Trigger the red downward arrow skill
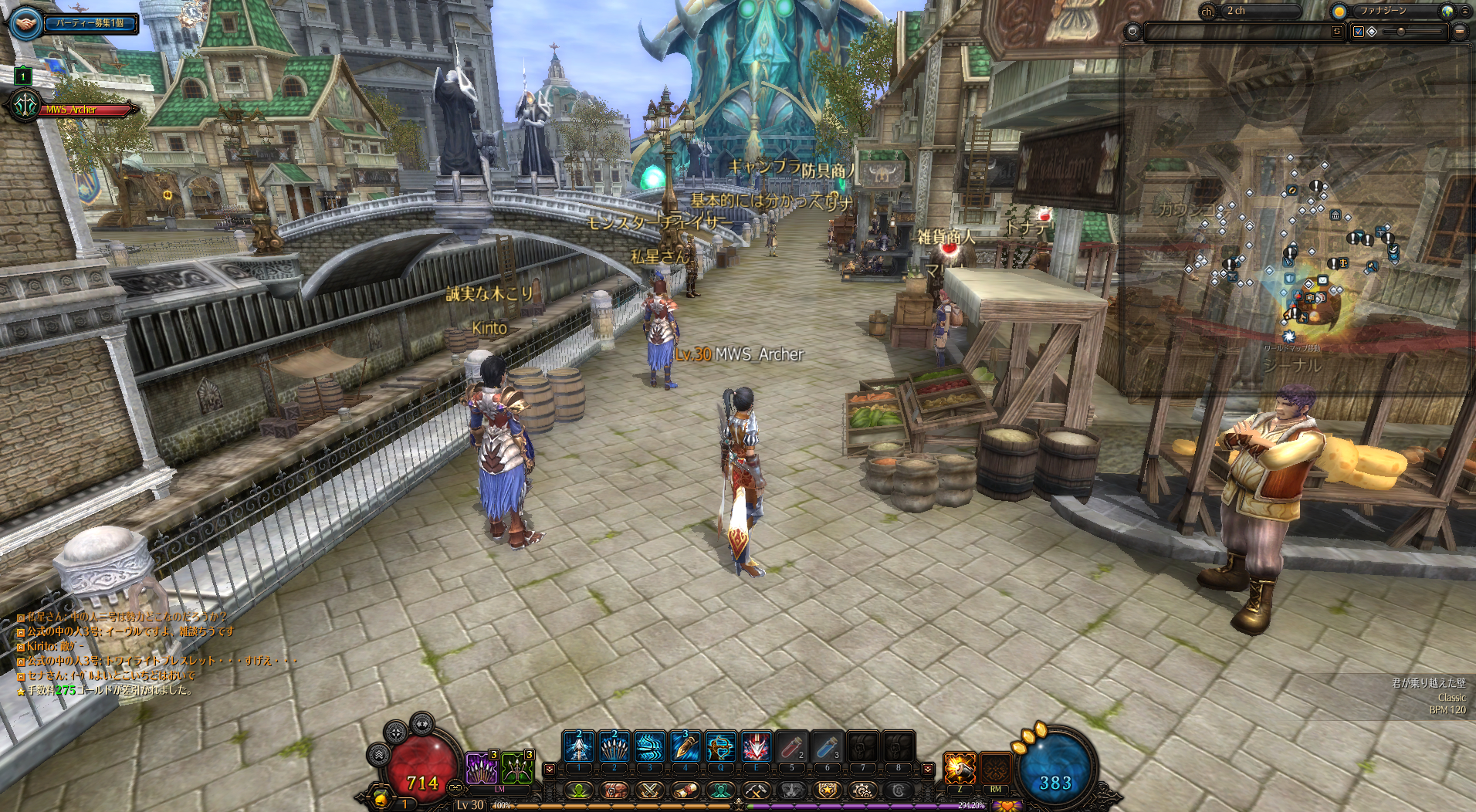Screen dimensions: 1476x812 pyautogui.click(x=756, y=747)
